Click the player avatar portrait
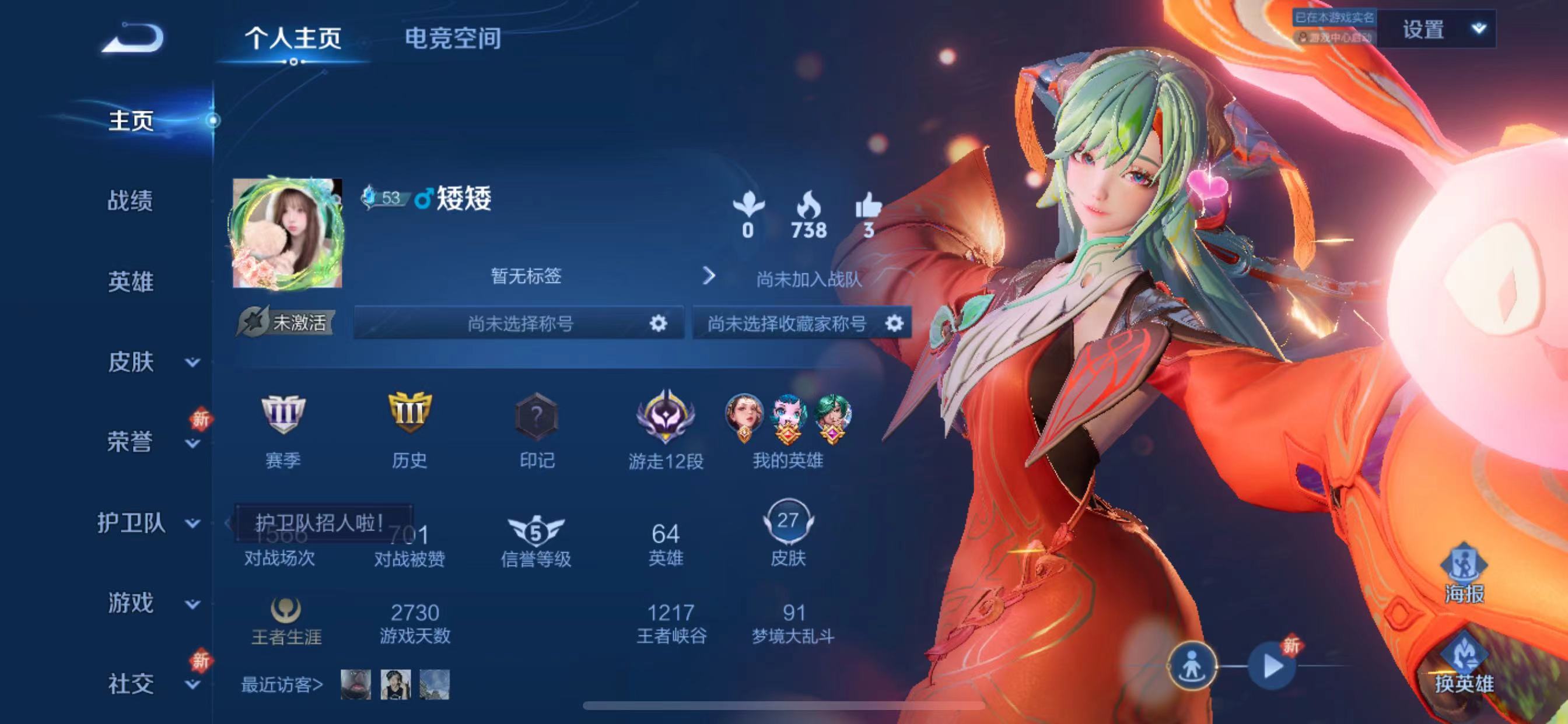Viewport: 1568px width, 724px height. [x=288, y=233]
